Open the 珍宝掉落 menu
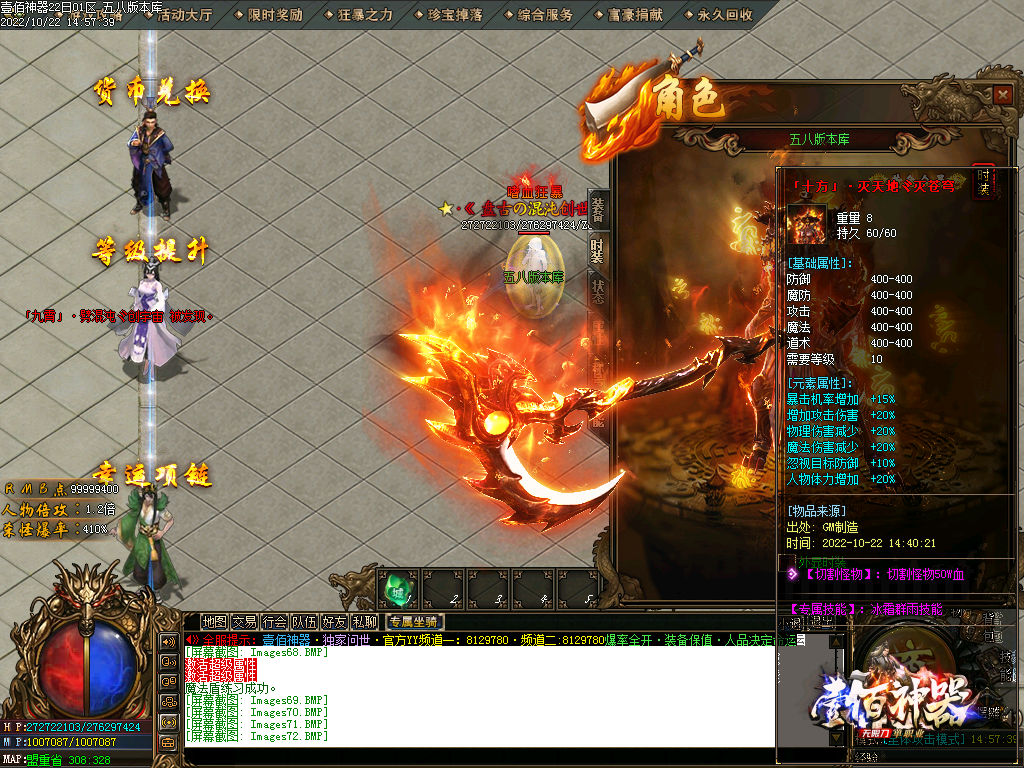 tap(454, 15)
